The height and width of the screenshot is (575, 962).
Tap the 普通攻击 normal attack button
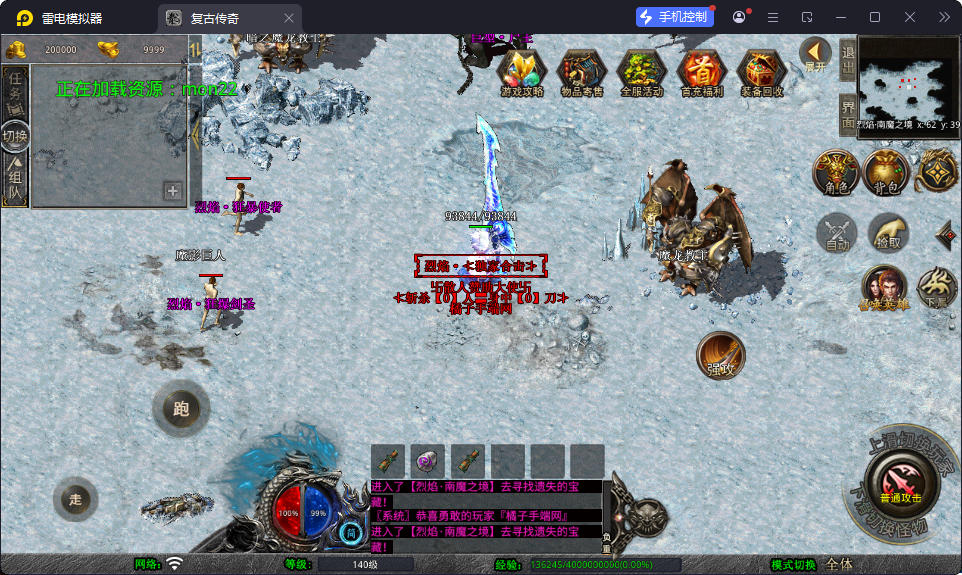[x=900, y=483]
